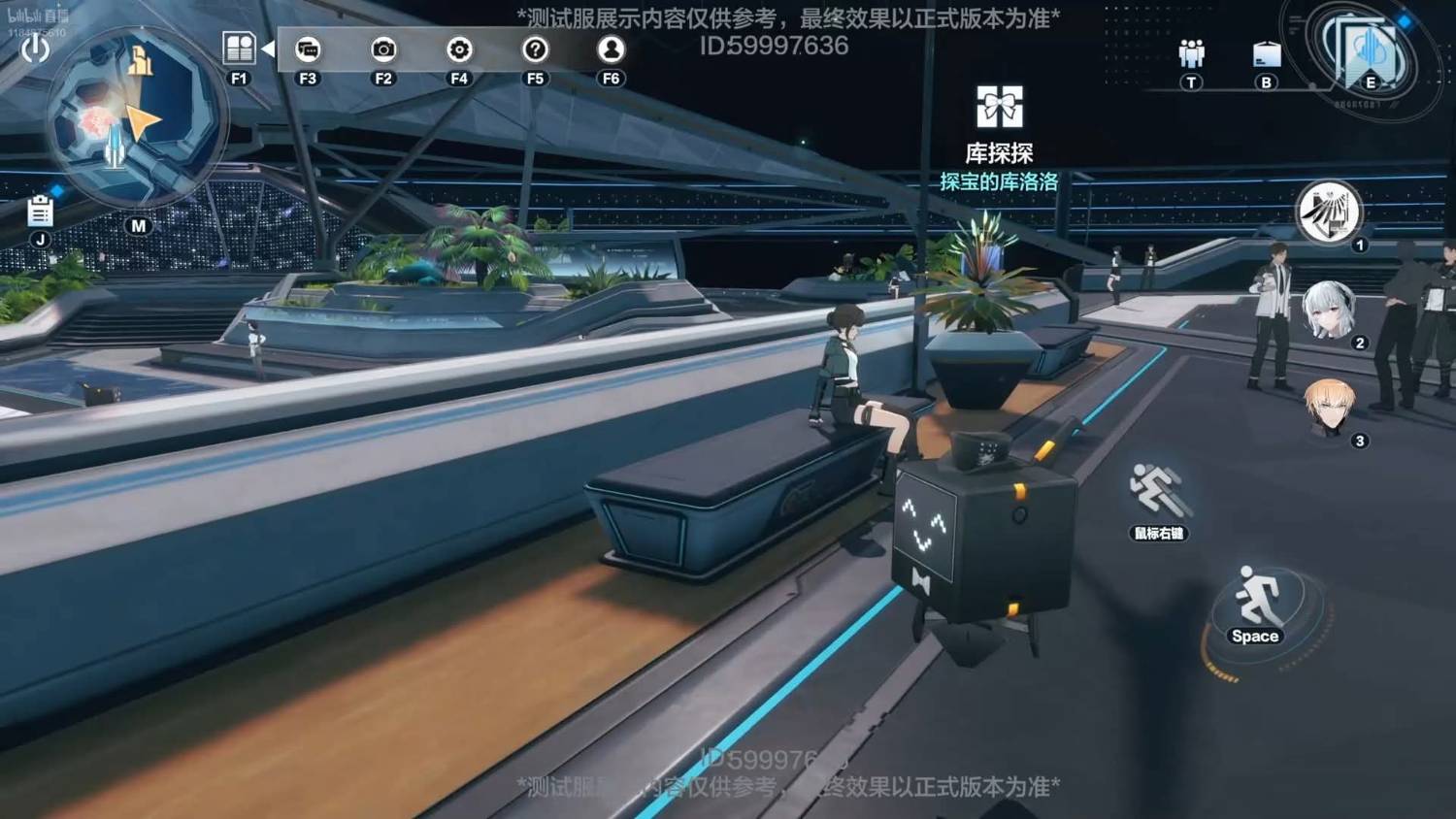Activate the sprint running icon
This screenshot has width=1456, height=819.
tap(1157, 490)
